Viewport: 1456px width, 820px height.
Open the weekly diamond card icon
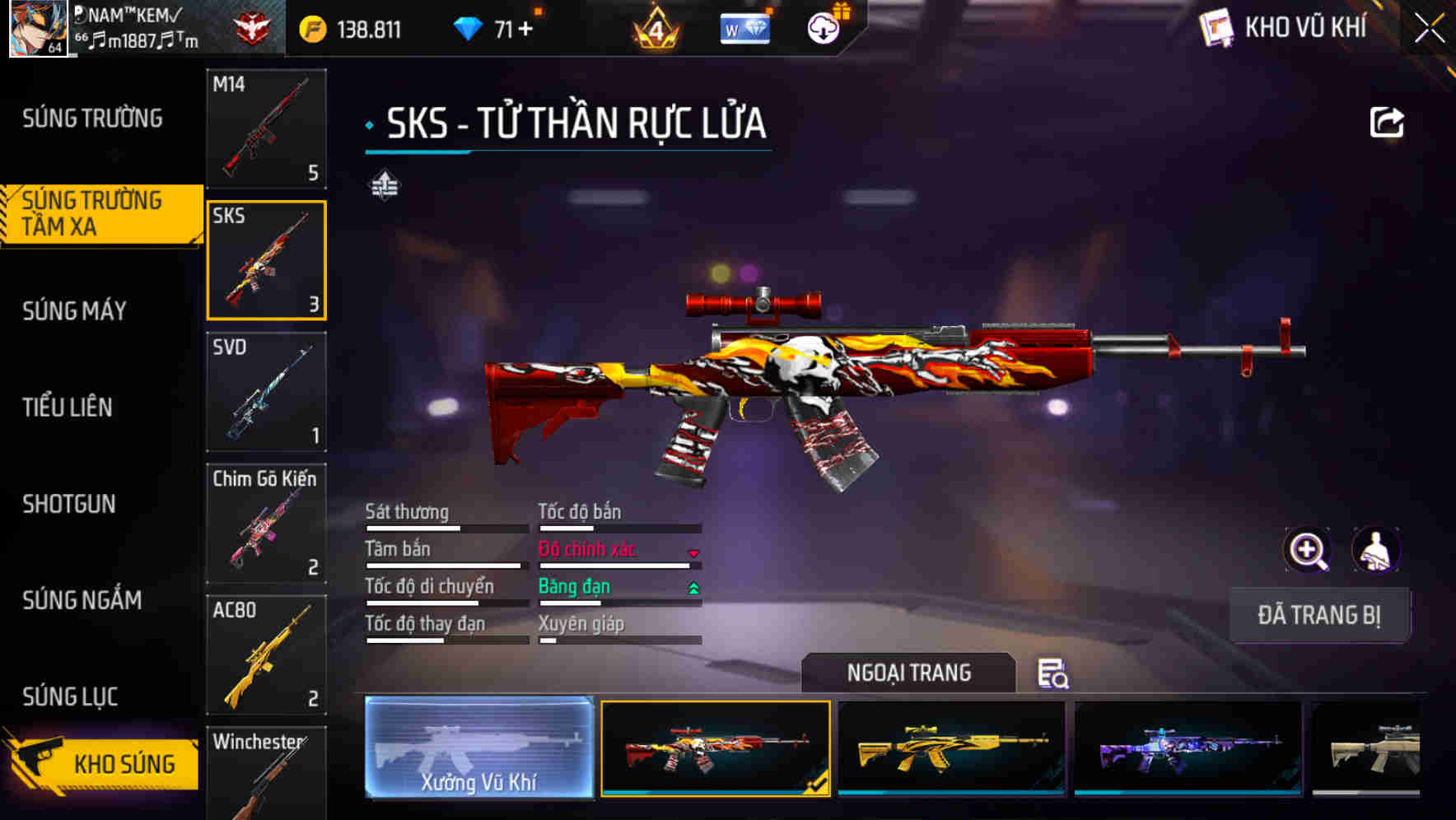point(744,30)
